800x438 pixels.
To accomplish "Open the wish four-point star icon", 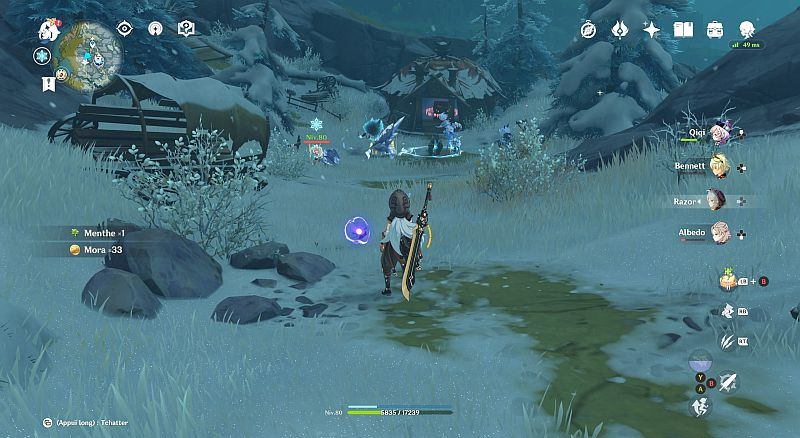I will 652,30.
